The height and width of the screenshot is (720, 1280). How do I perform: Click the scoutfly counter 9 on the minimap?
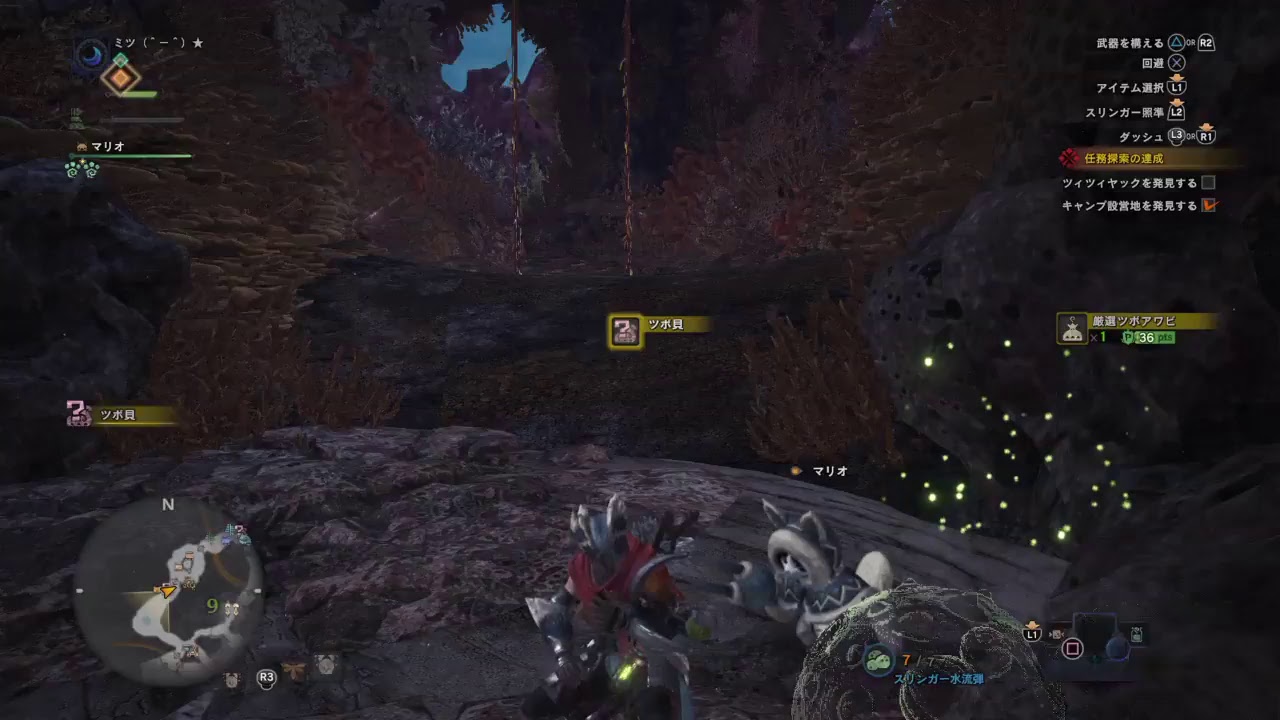[x=211, y=606]
